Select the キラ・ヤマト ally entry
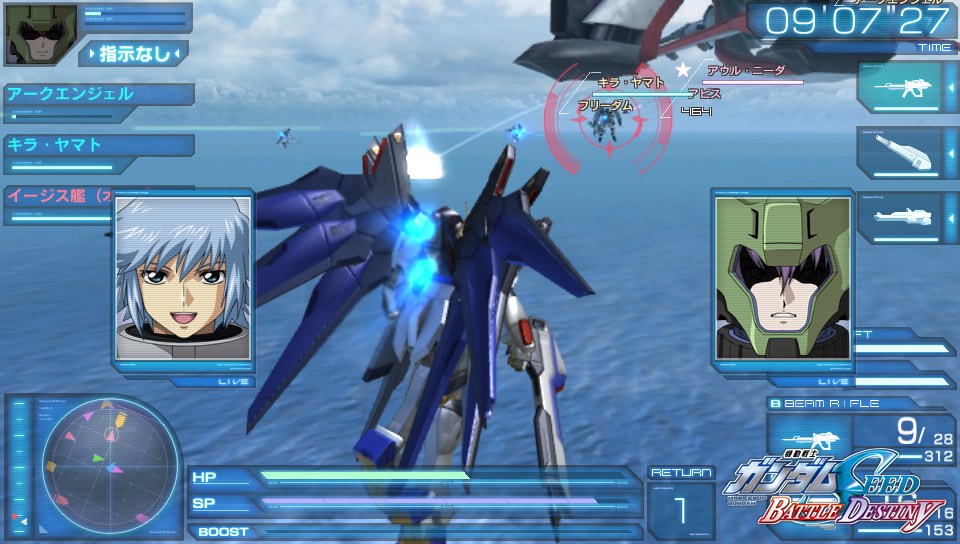 (97, 145)
